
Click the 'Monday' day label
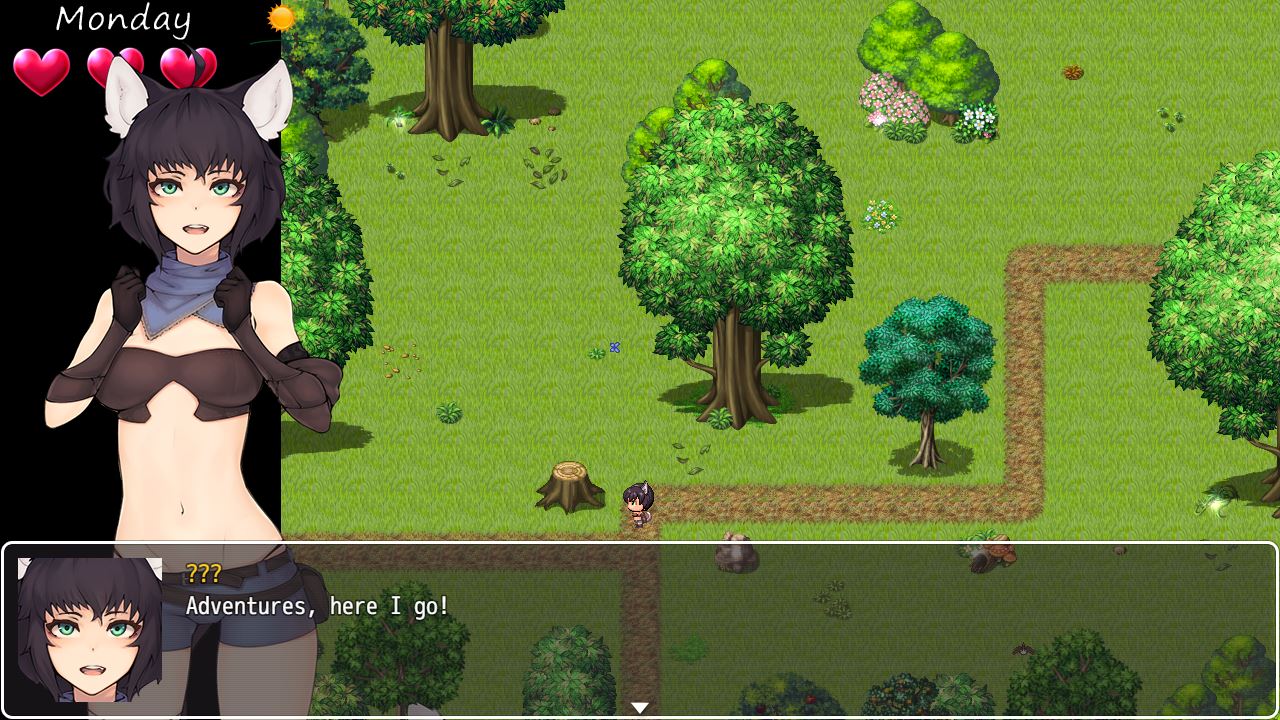122,18
